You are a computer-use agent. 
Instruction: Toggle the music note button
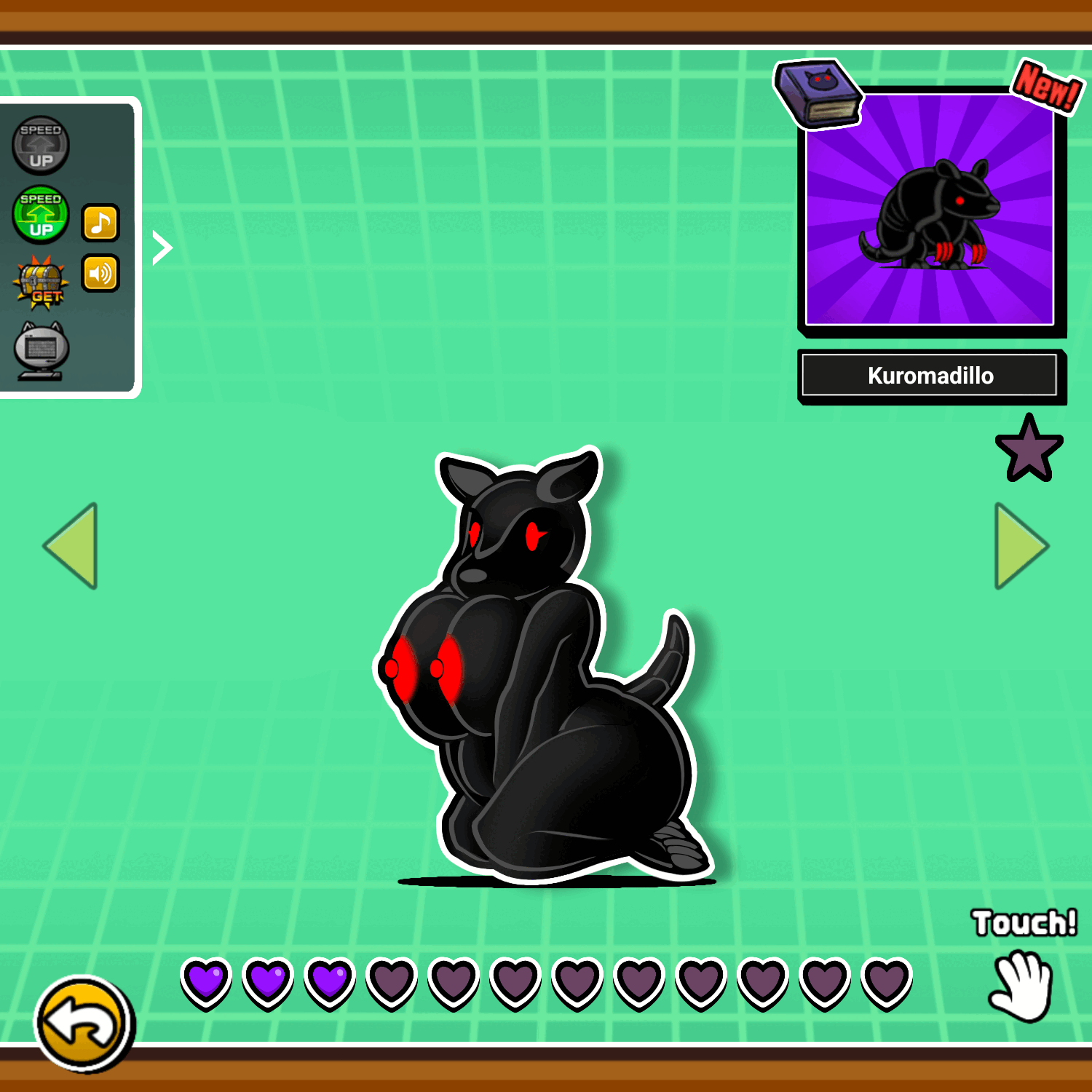tap(100, 222)
